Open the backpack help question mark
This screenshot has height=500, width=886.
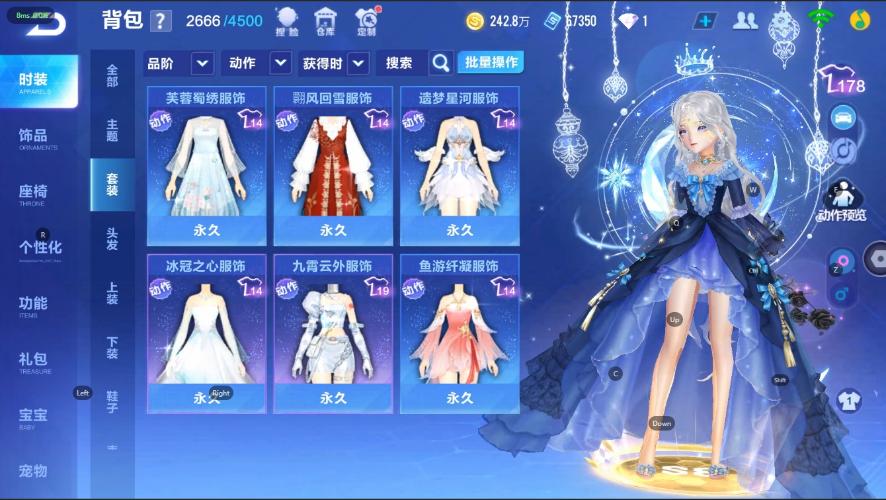[x=161, y=21]
